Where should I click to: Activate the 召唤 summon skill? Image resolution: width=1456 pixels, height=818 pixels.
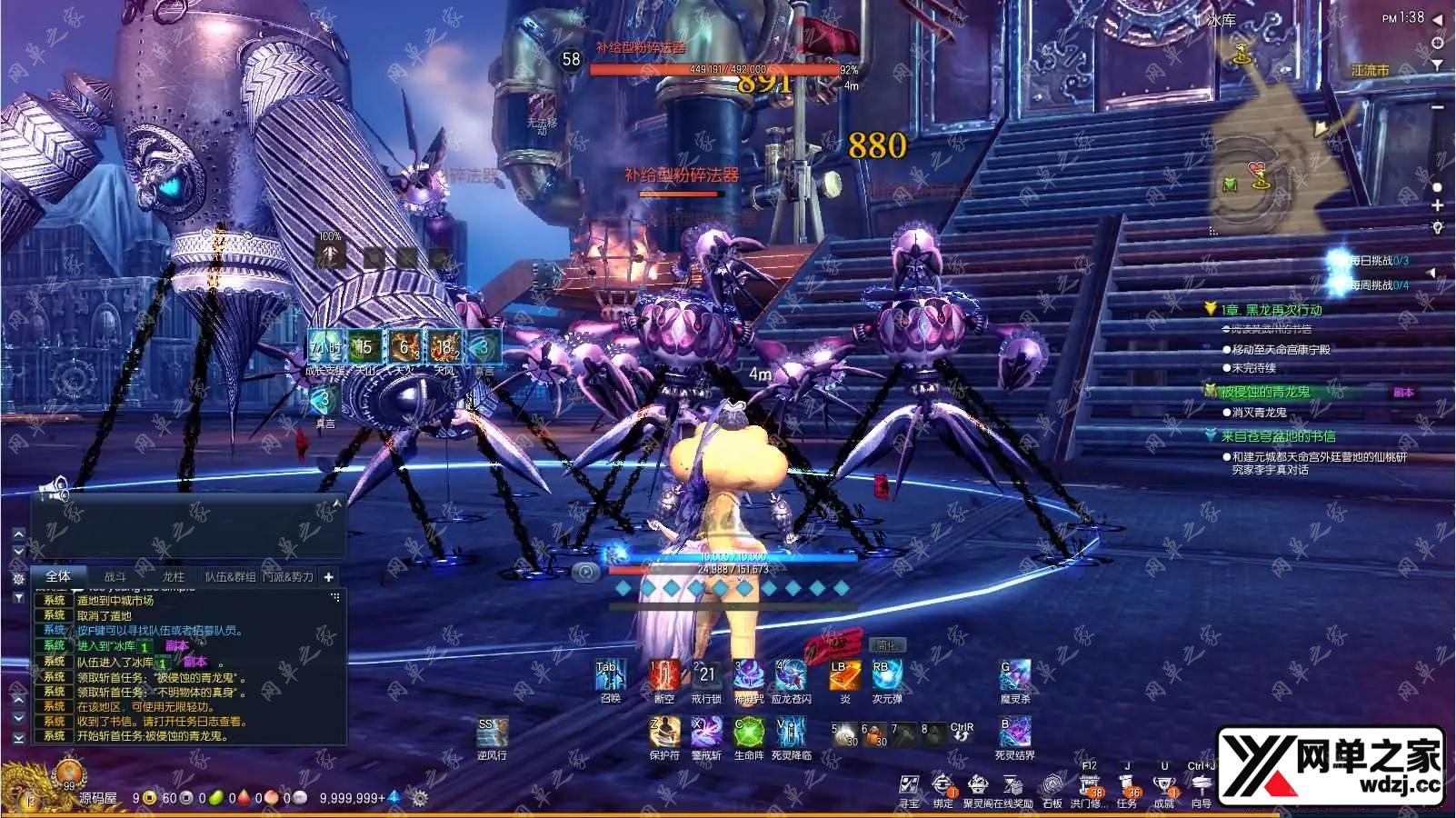coord(610,677)
